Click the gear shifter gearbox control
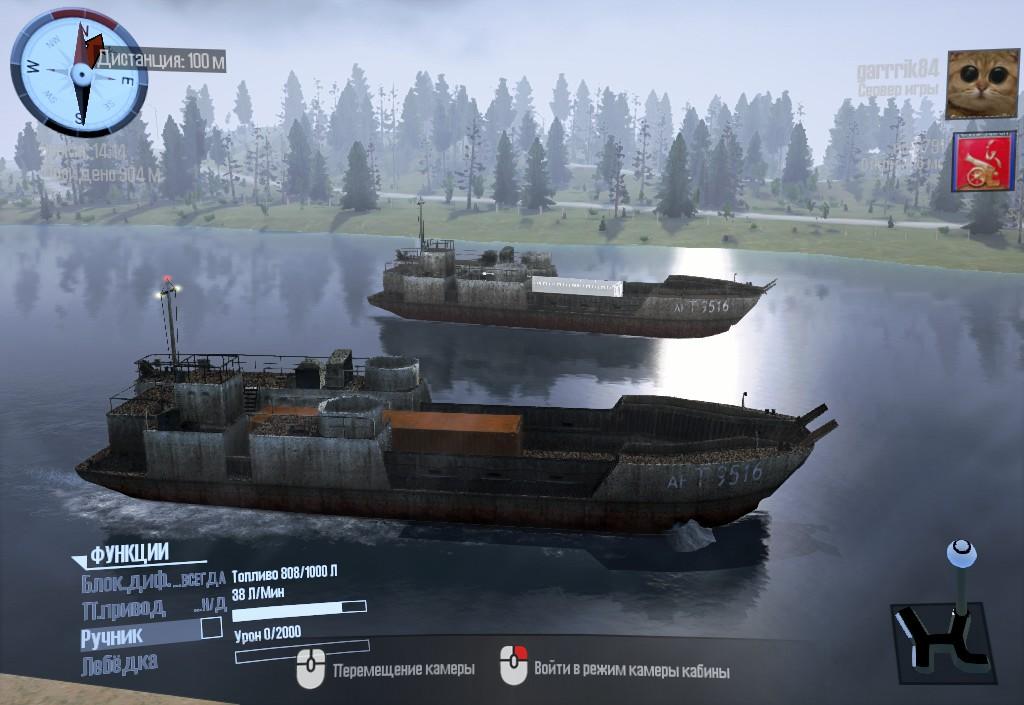This screenshot has width=1024, height=705. 945,628
